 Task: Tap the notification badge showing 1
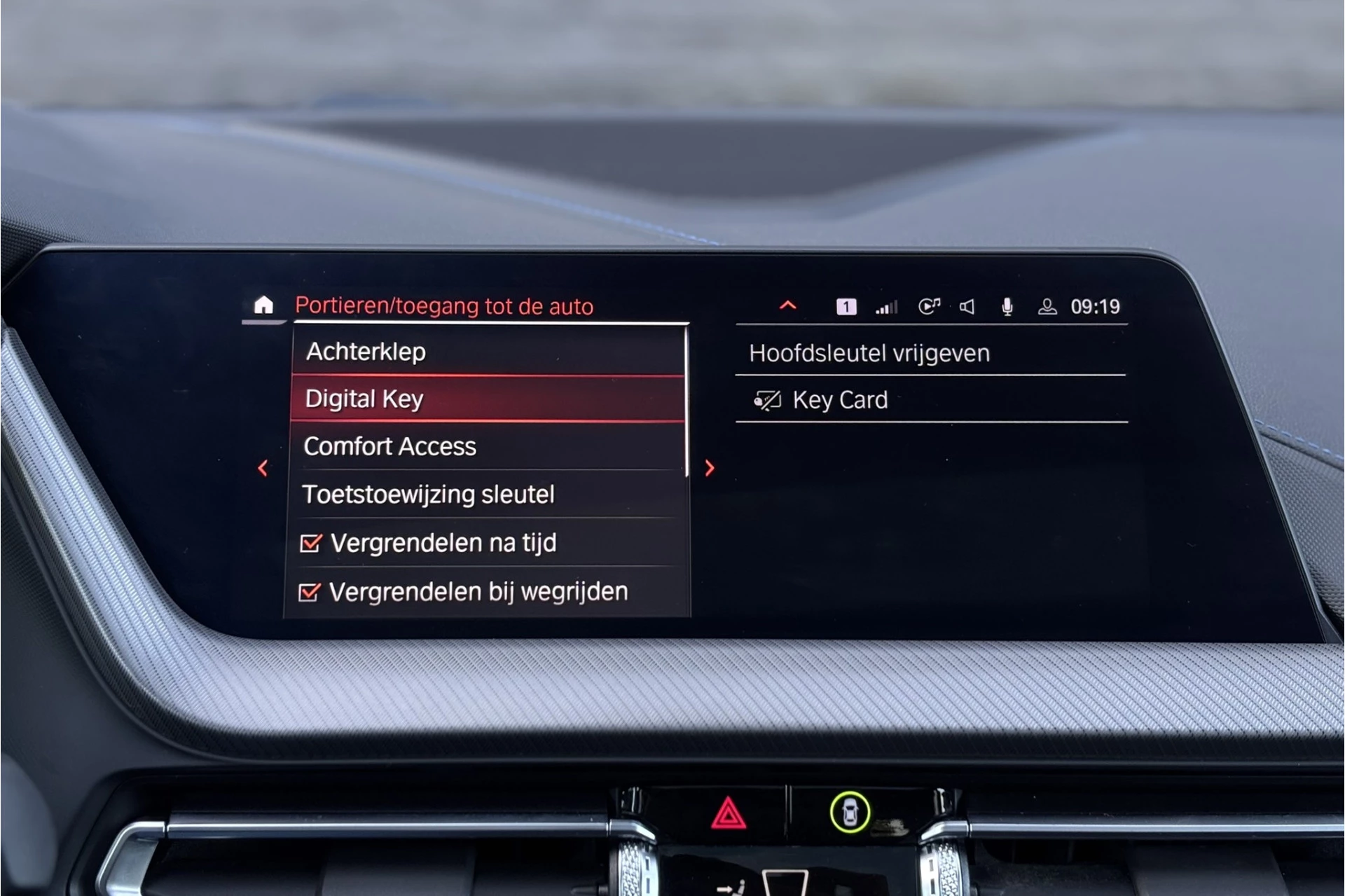click(846, 306)
